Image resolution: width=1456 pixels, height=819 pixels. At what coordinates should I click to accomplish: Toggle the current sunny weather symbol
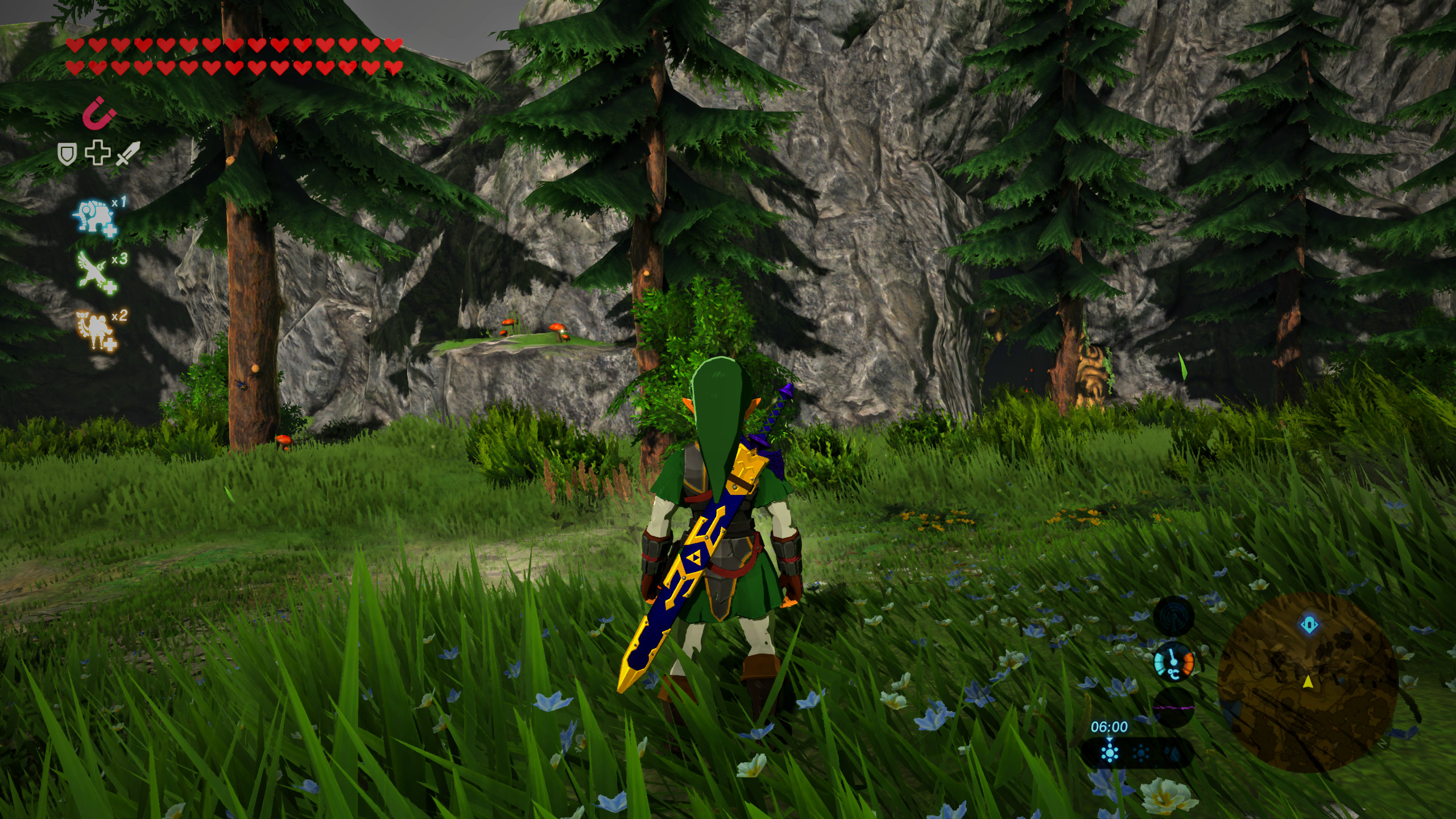(1110, 754)
